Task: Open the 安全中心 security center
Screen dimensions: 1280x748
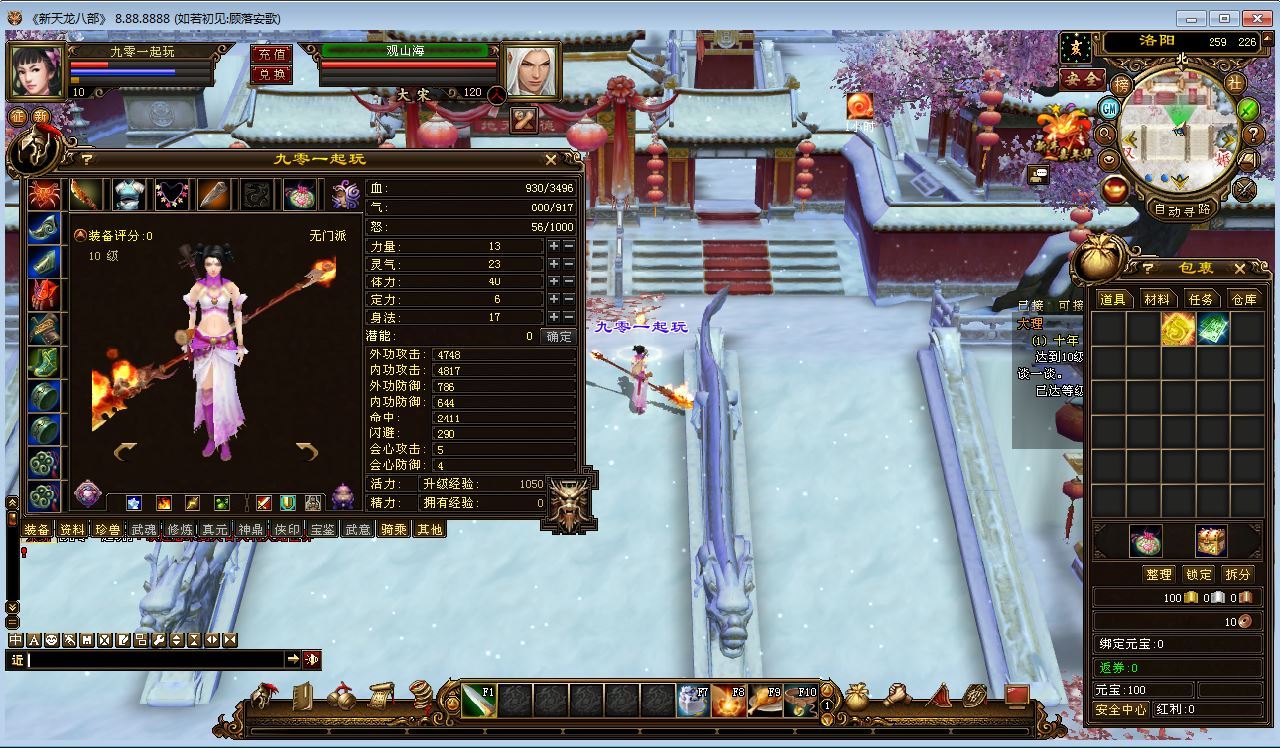Action: coord(1120,709)
